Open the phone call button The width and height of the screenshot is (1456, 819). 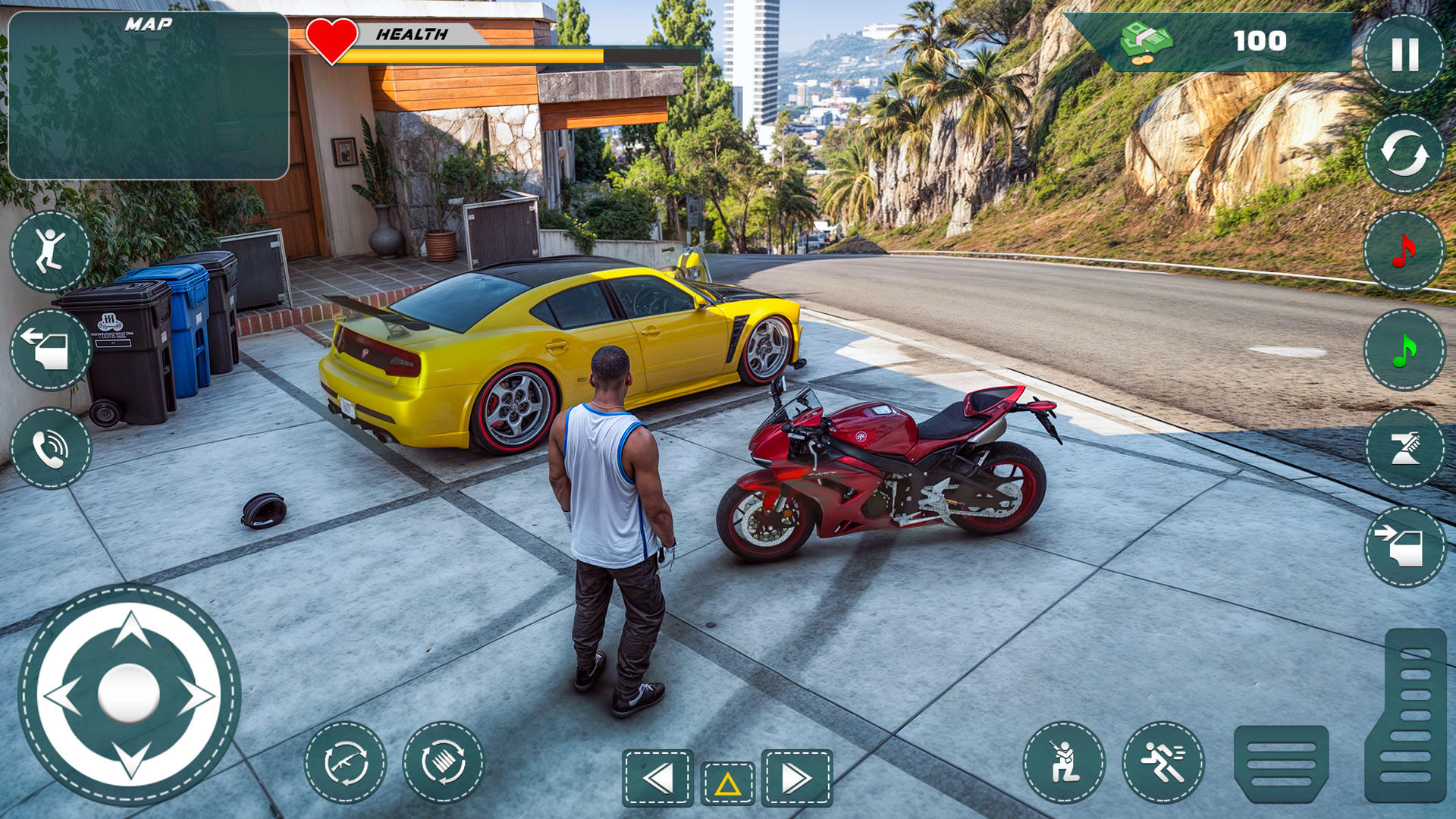(51, 448)
